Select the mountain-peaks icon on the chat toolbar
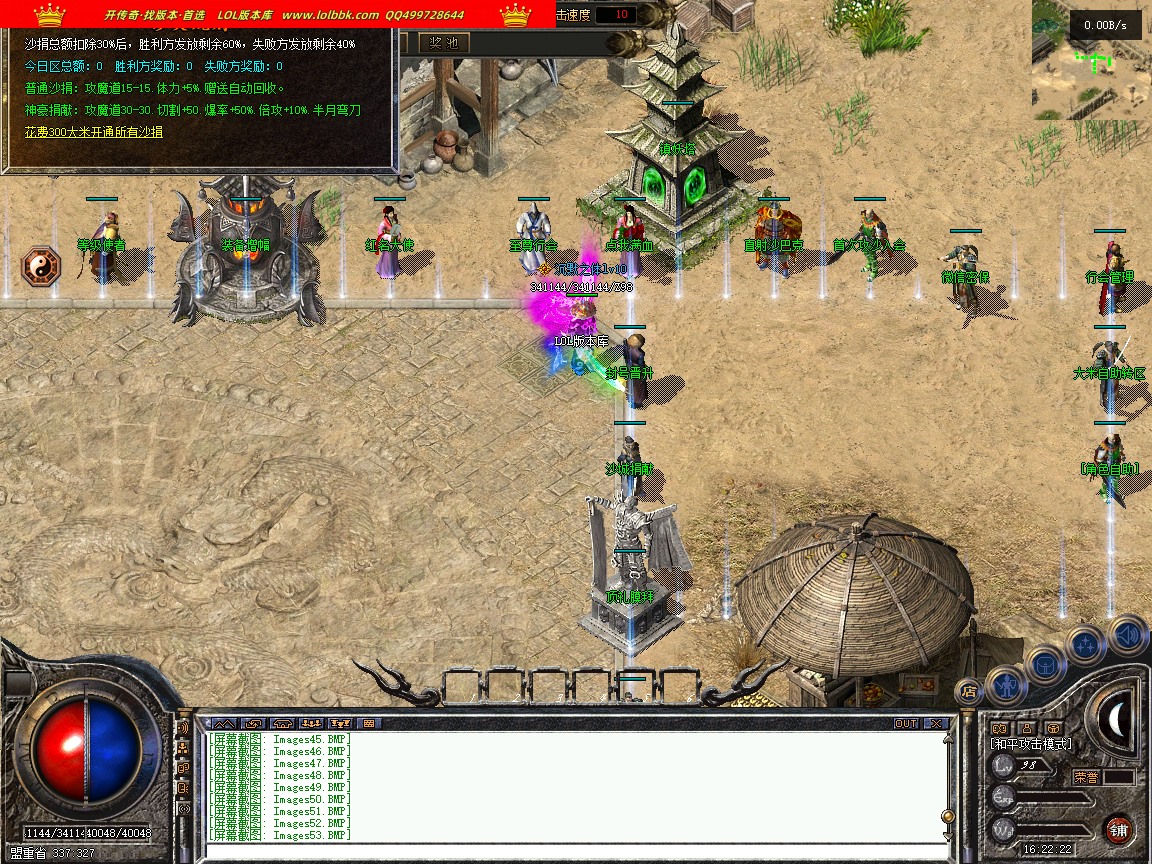 point(224,723)
